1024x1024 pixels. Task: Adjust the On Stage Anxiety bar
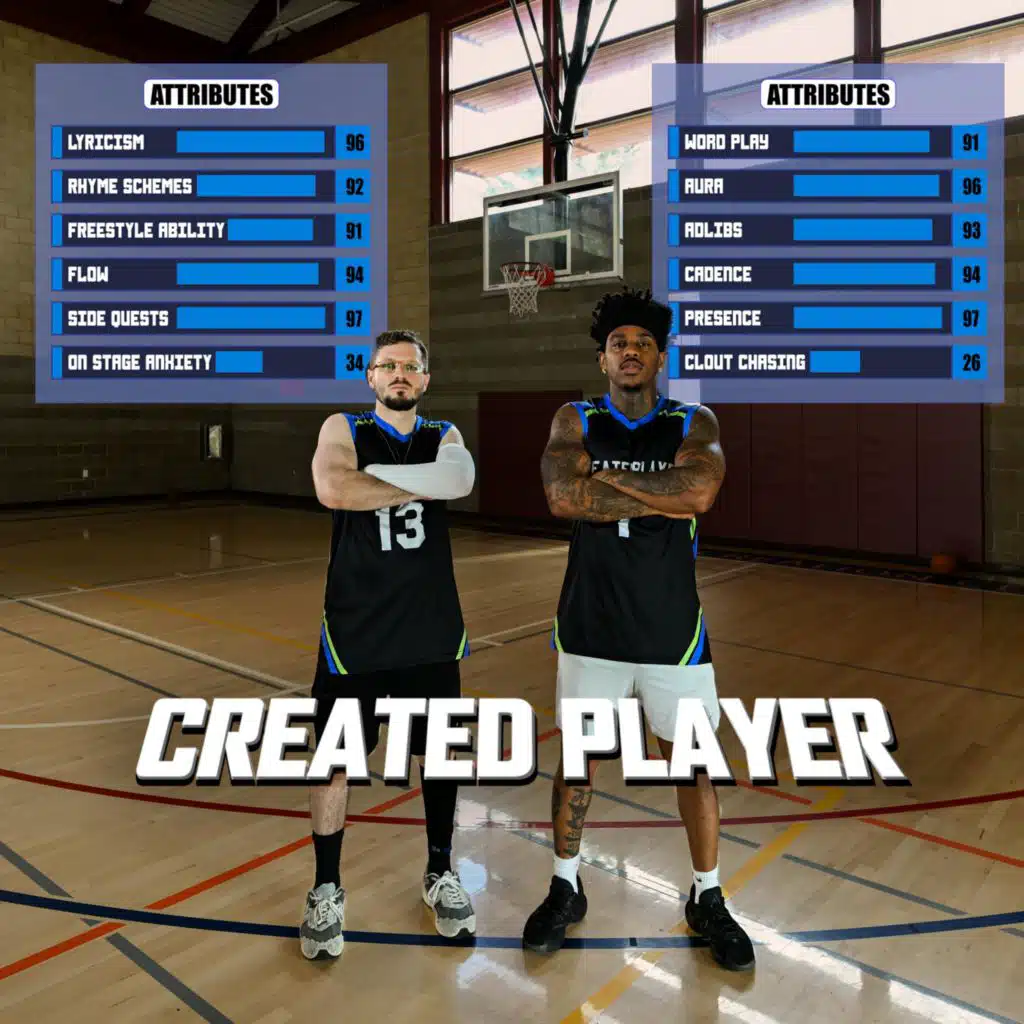[239, 362]
